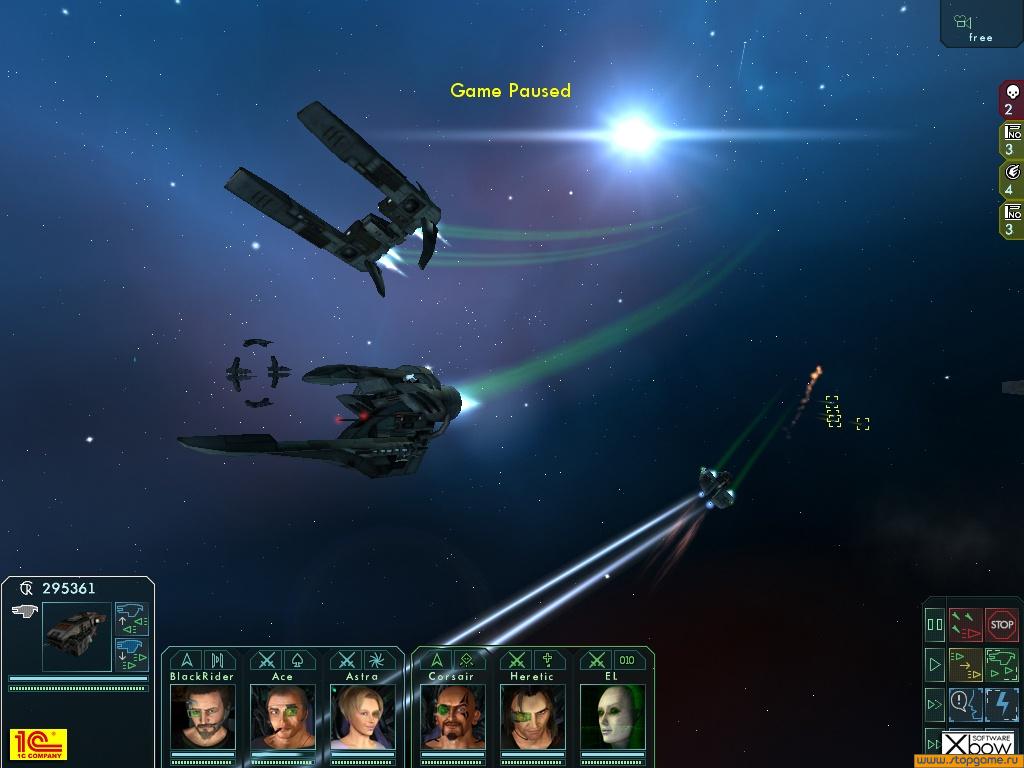Select BlackRider's pilot portrait
The image size is (1024, 768).
(203, 716)
